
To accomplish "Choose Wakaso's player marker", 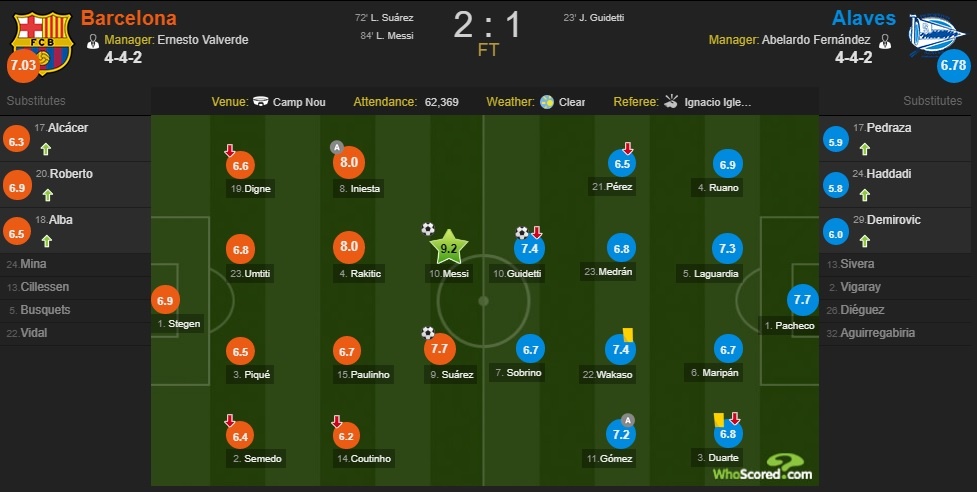I will coord(621,349).
